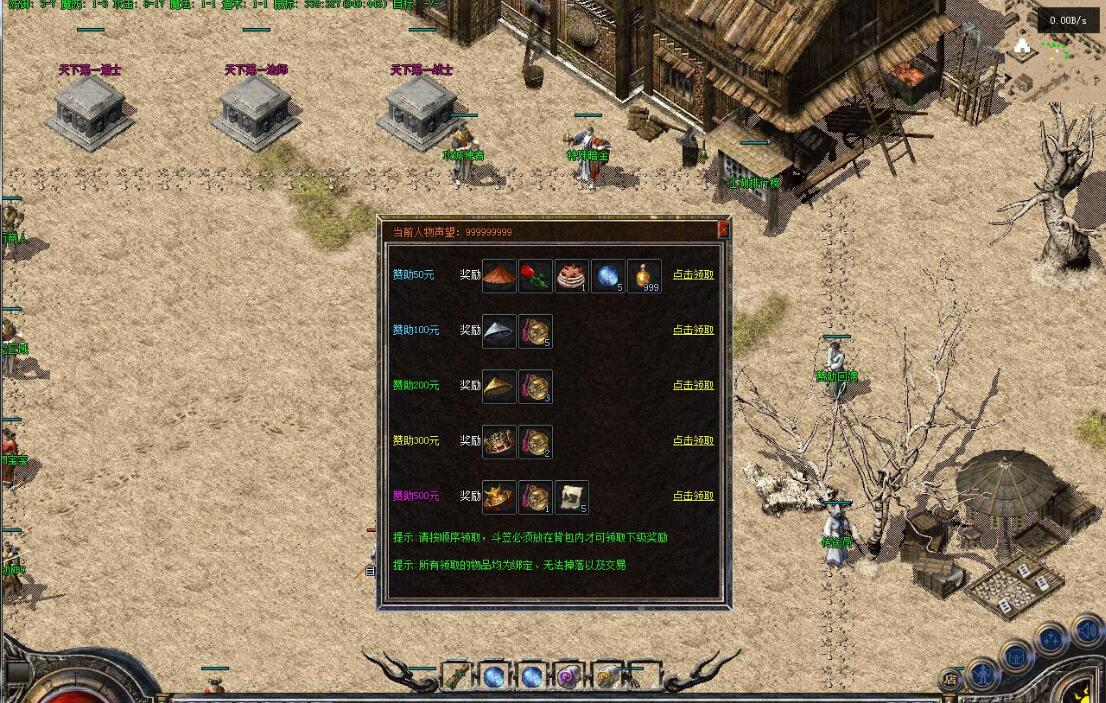This screenshot has height=703, width=1106.
Task: Select the golden potion flask reward
Action: [644, 276]
